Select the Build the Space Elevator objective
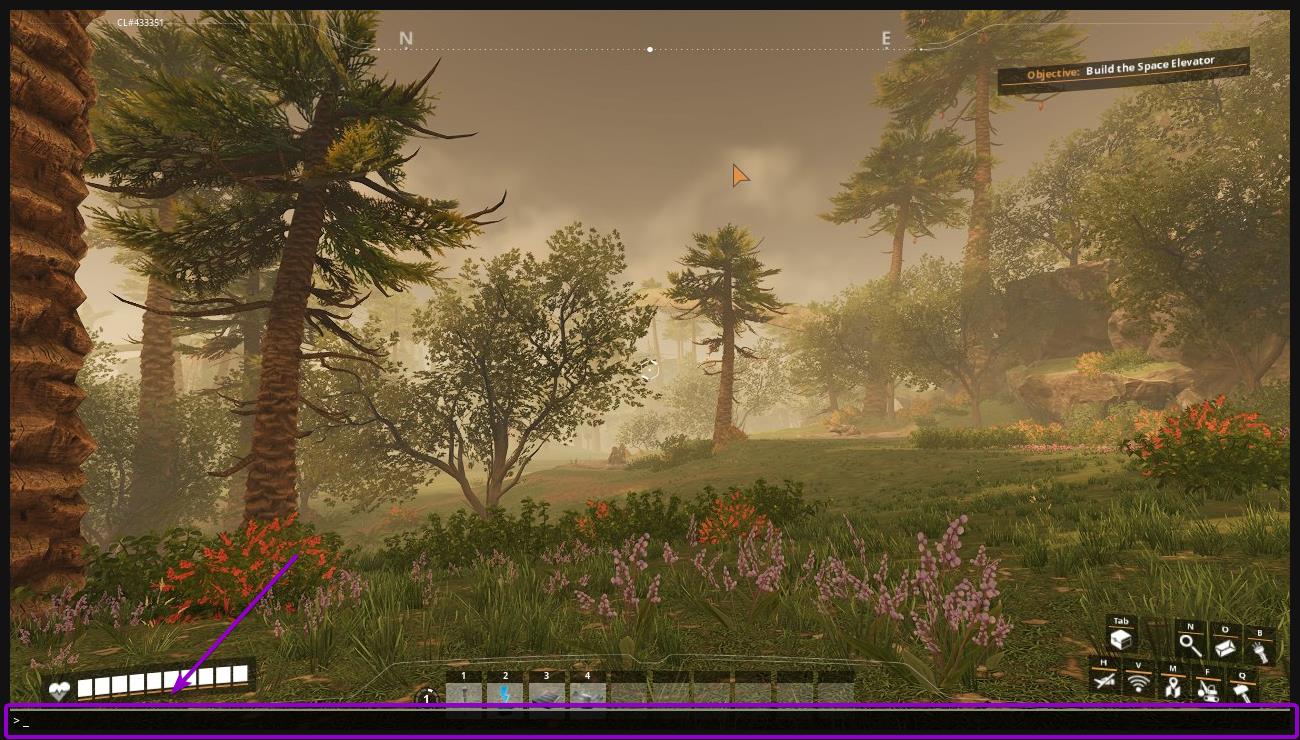 (1123, 70)
